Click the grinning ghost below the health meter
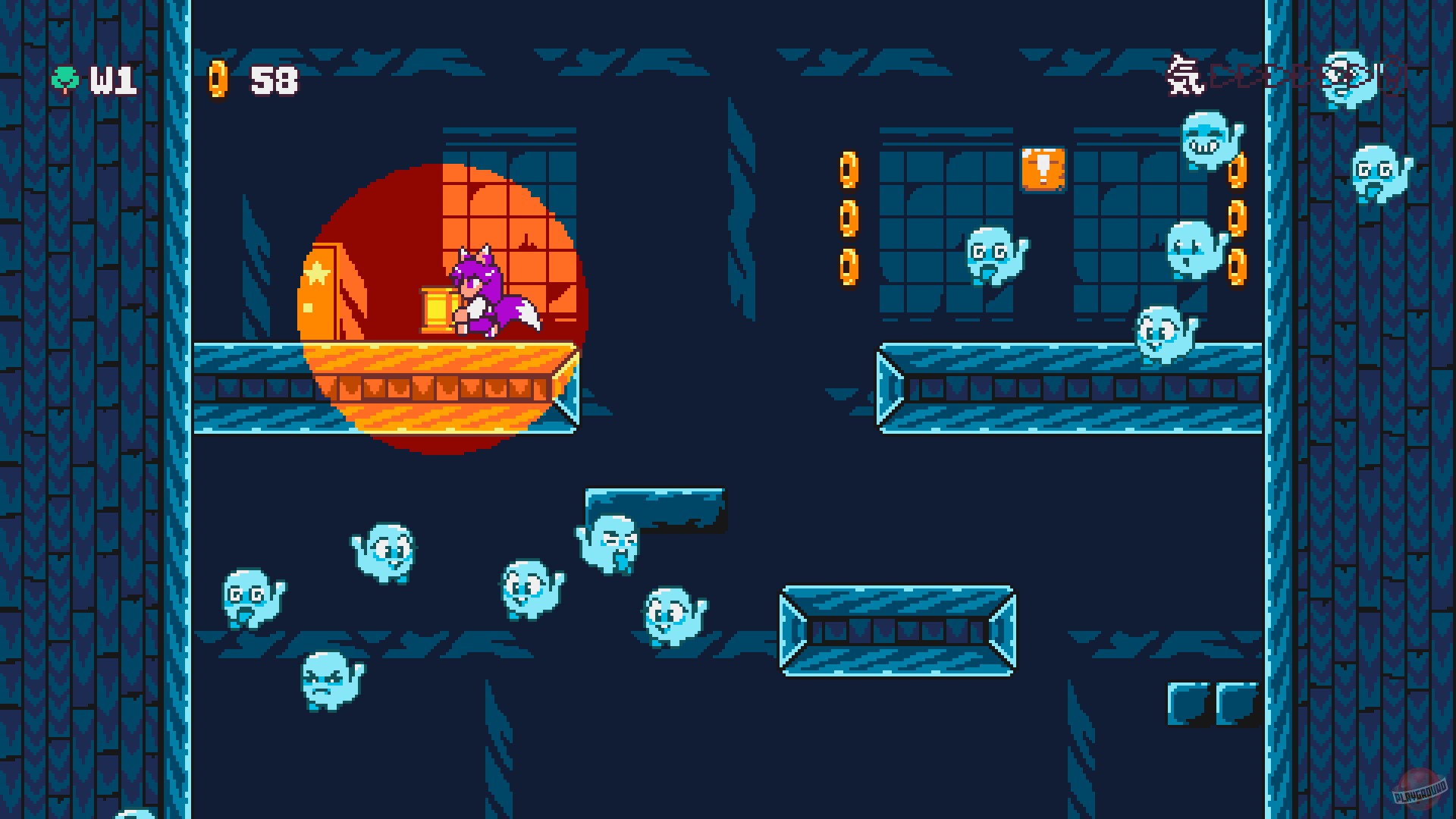The height and width of the screenshot is (819, 1456). 1204,140
